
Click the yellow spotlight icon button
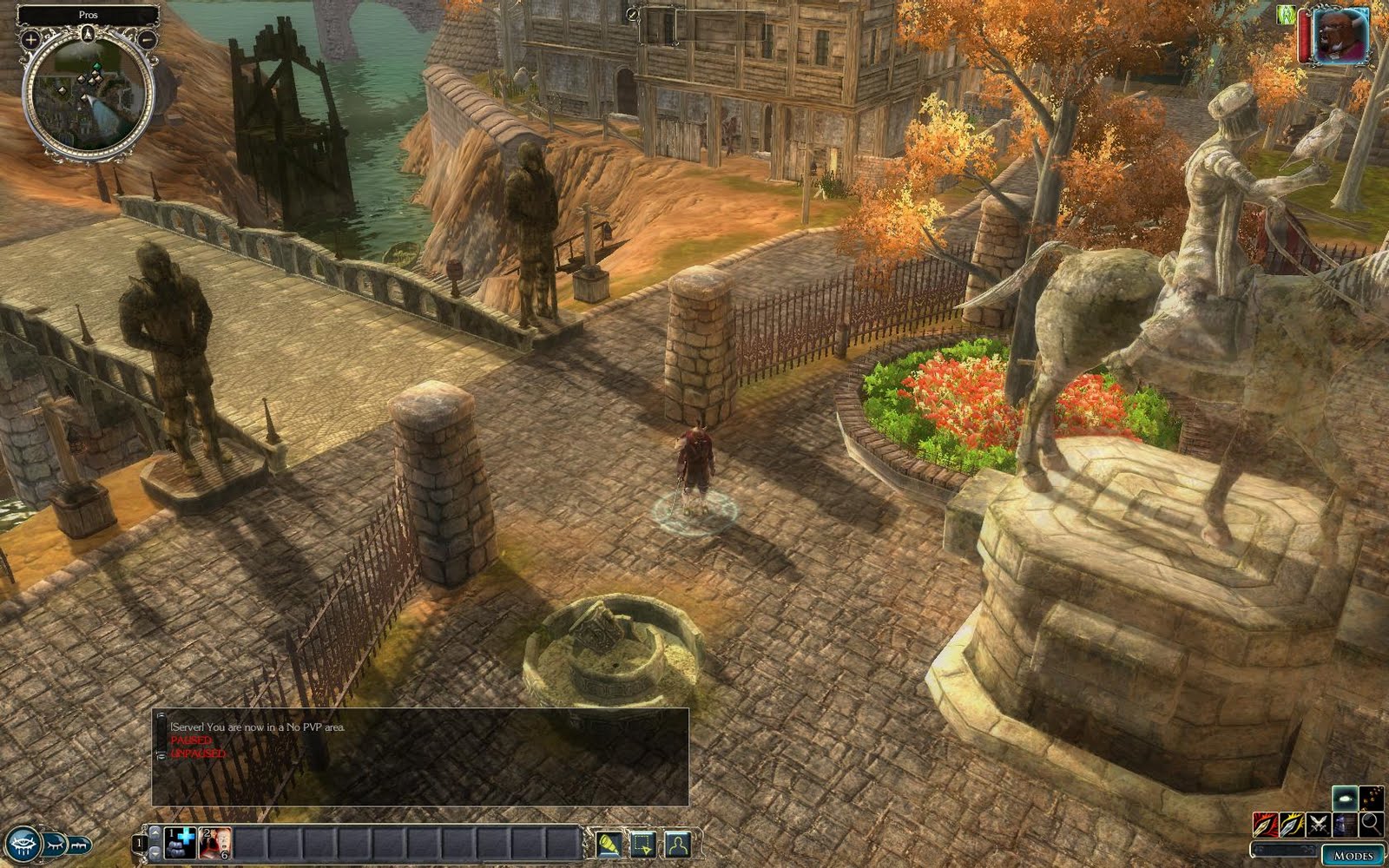tap(609, 843)
